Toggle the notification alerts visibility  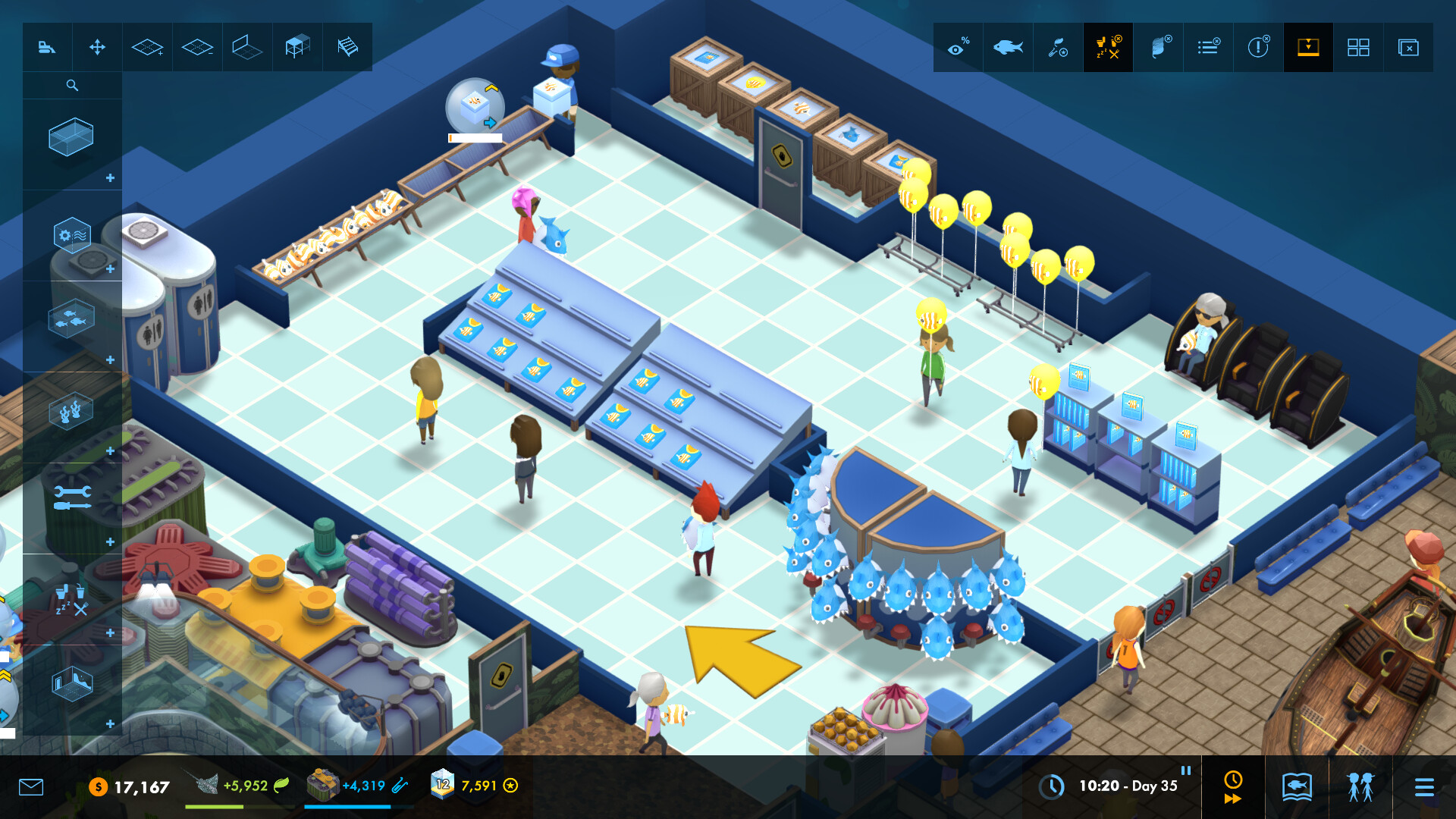click(x=1258, y=47)
